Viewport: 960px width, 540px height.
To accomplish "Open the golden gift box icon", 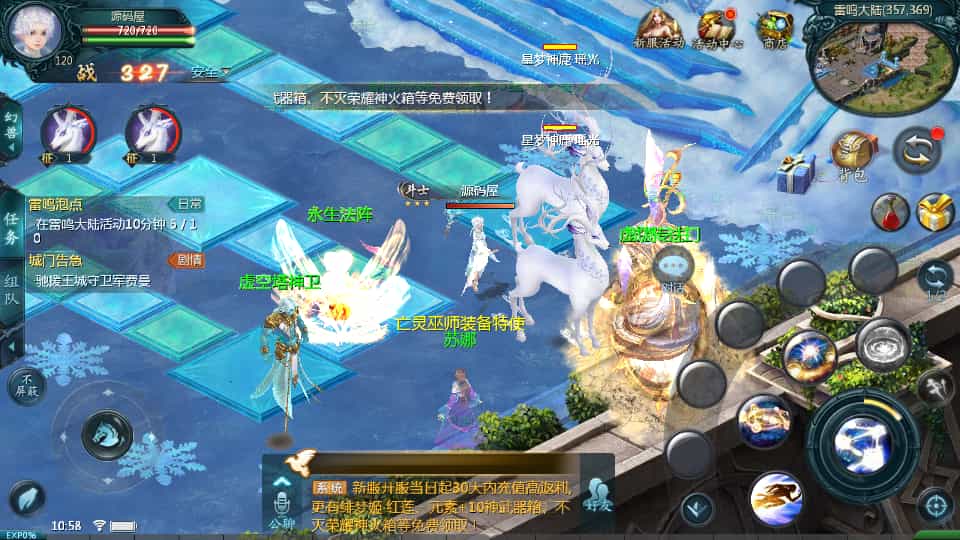I will [935, 212].
